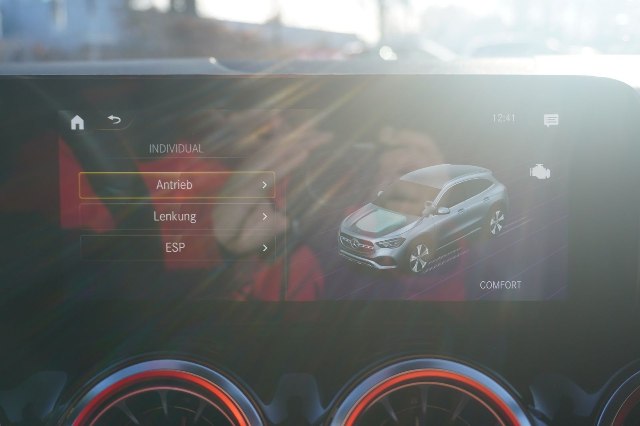The height and width of the screenshot is (426, 640).
Task: Open the home screen icon
Action: pos(77,122)
